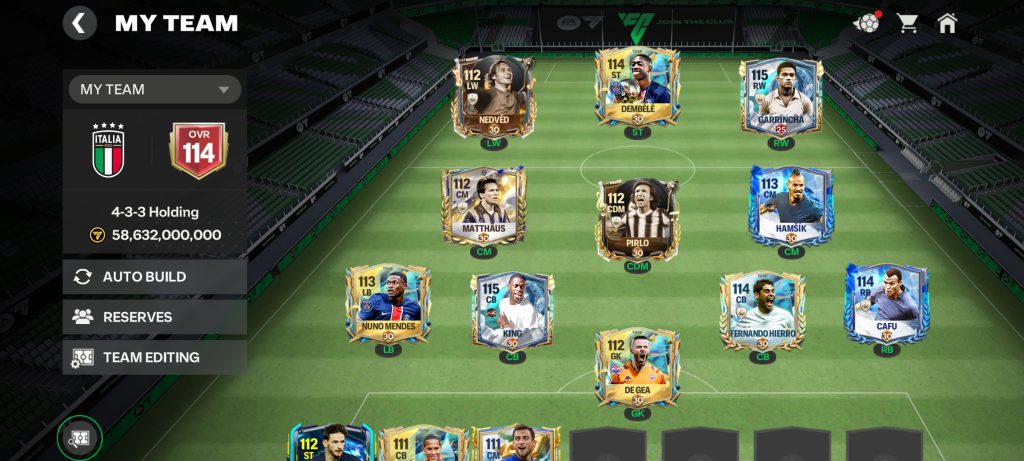Image resolution: width=1024 pixels, height=461 pixels.
Task: Open Team Editing options
Action: [155, 356]
